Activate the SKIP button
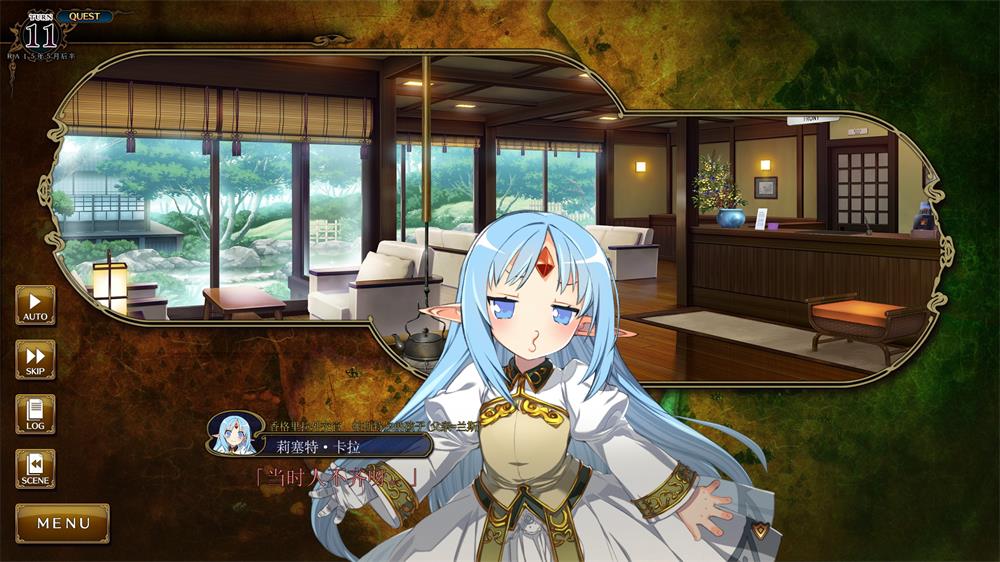 pyautogui.click(x=35, y=360)
